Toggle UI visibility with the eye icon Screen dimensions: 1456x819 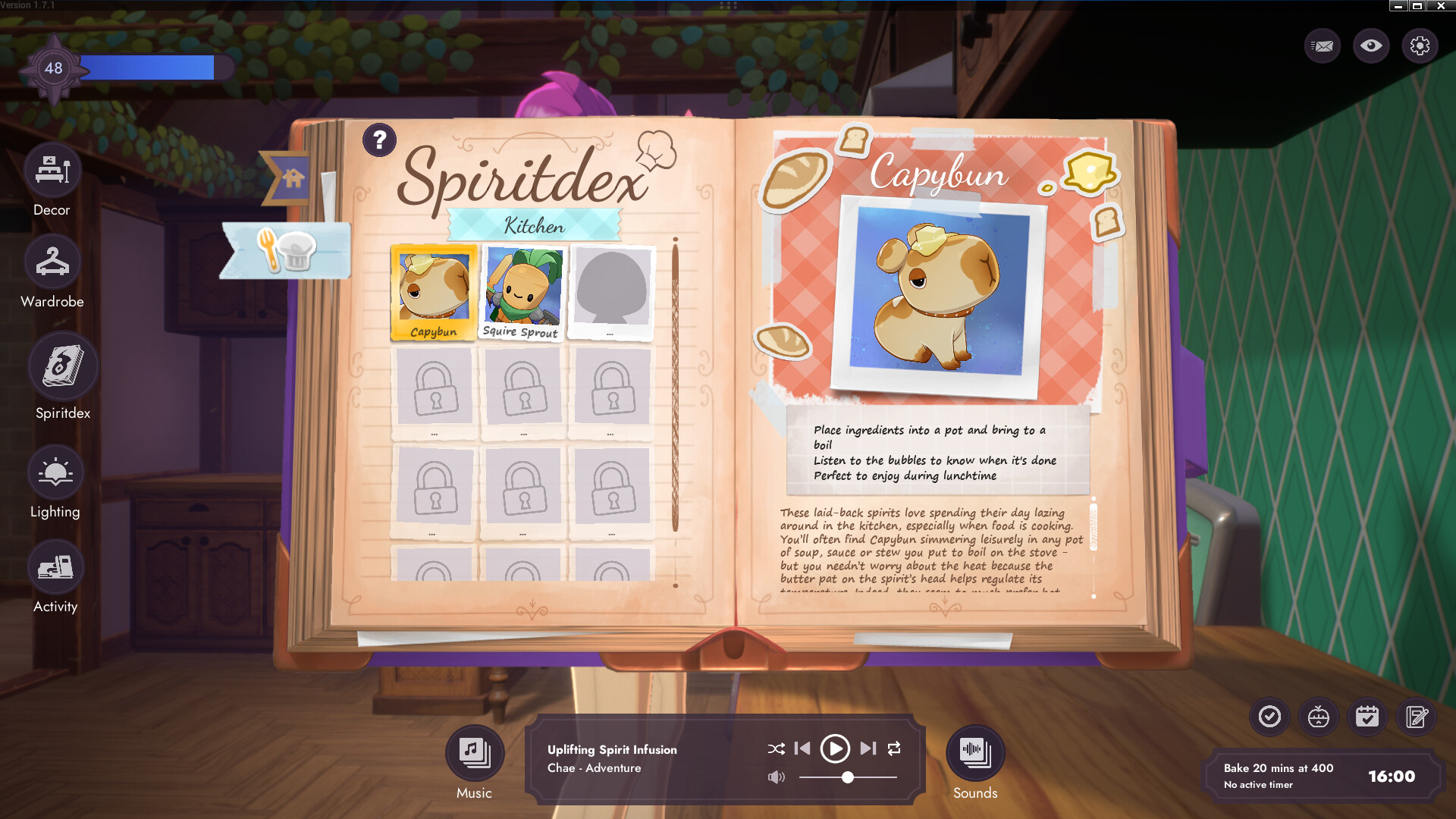pyautogui.click(x=1372, y=45)
